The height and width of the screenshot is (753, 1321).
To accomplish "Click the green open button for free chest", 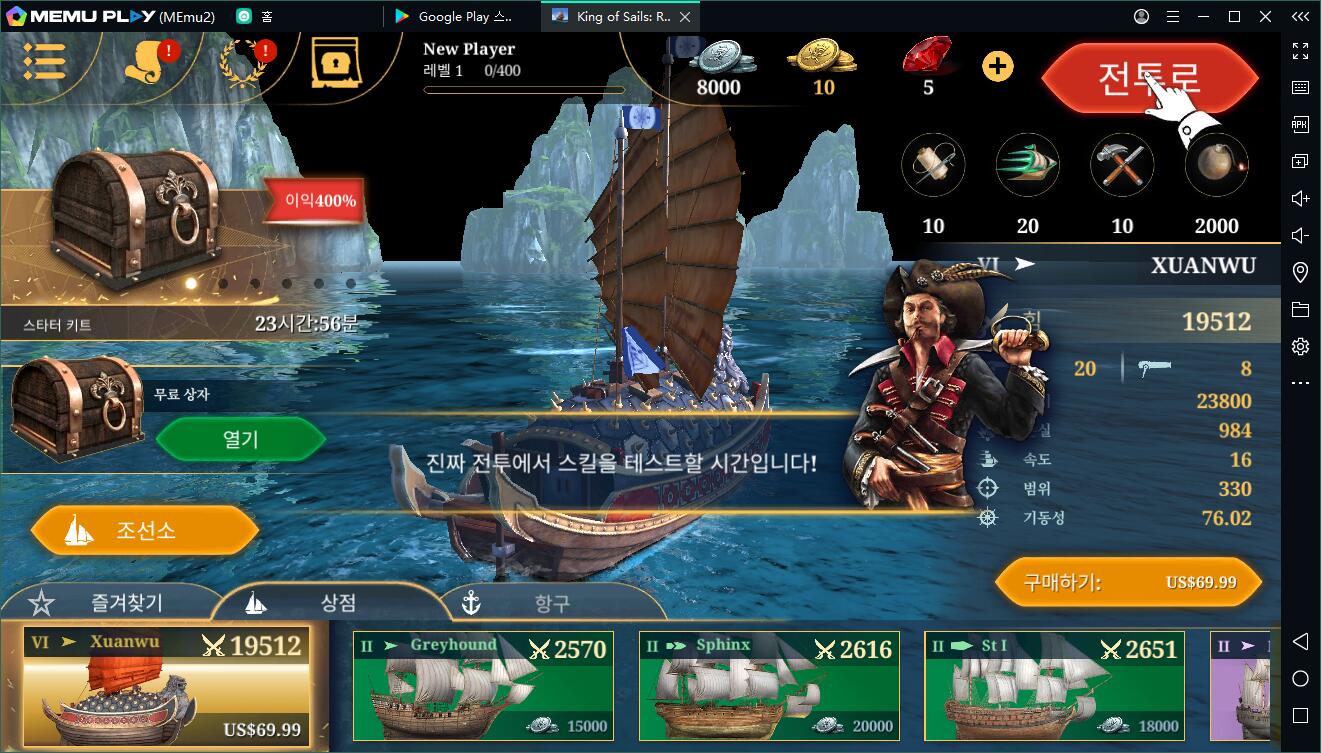I will point(240,439).
